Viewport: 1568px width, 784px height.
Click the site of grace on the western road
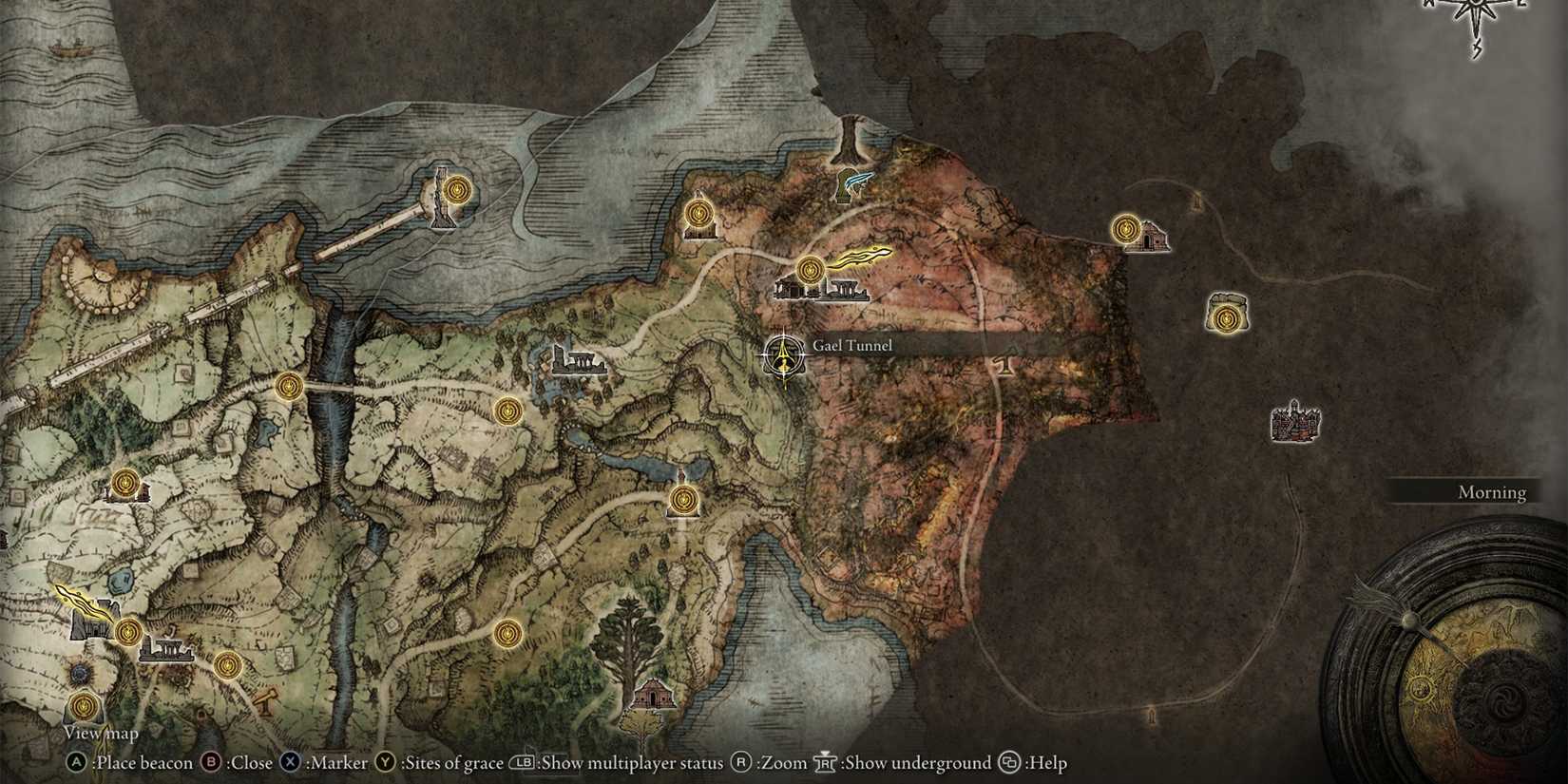pyautogui.click(x=287, y=386)
